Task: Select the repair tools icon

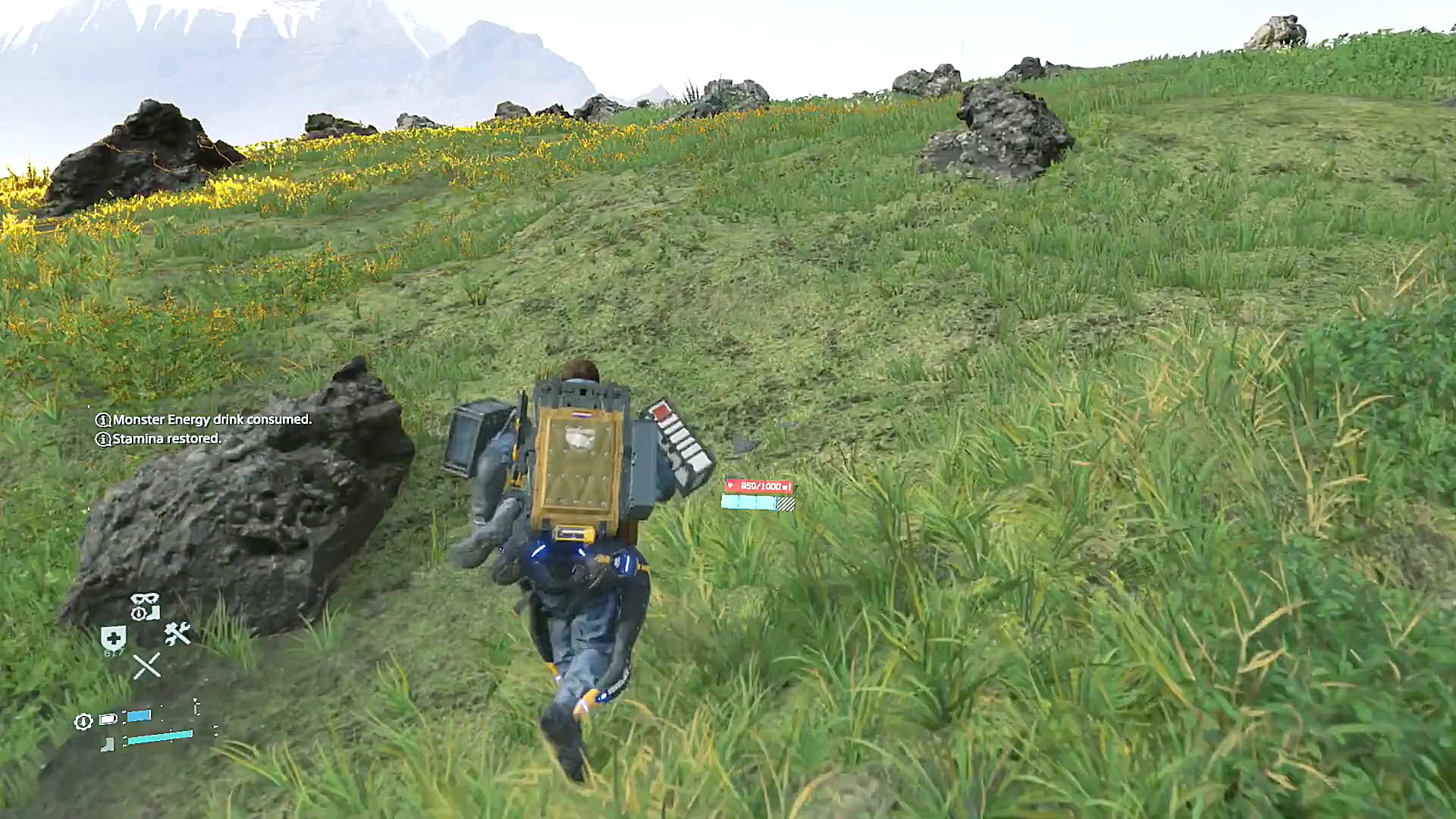Action: [x=177, y=634]
